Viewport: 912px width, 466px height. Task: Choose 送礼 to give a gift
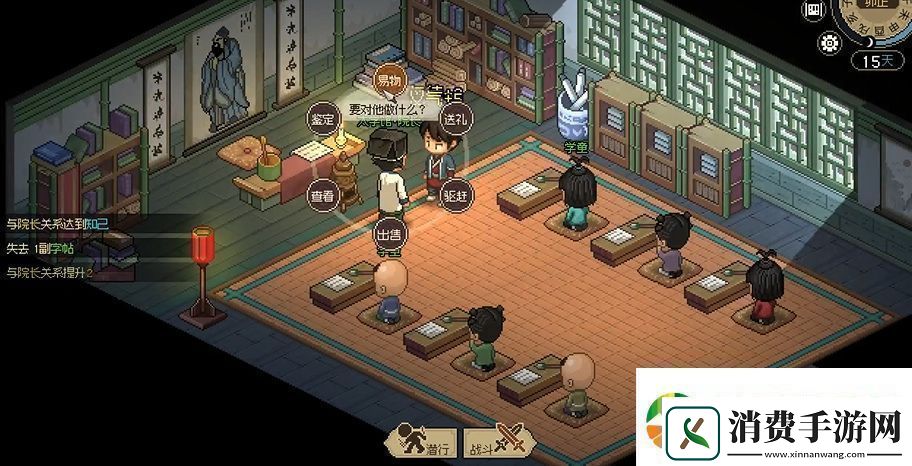click(x=455, y=119)
